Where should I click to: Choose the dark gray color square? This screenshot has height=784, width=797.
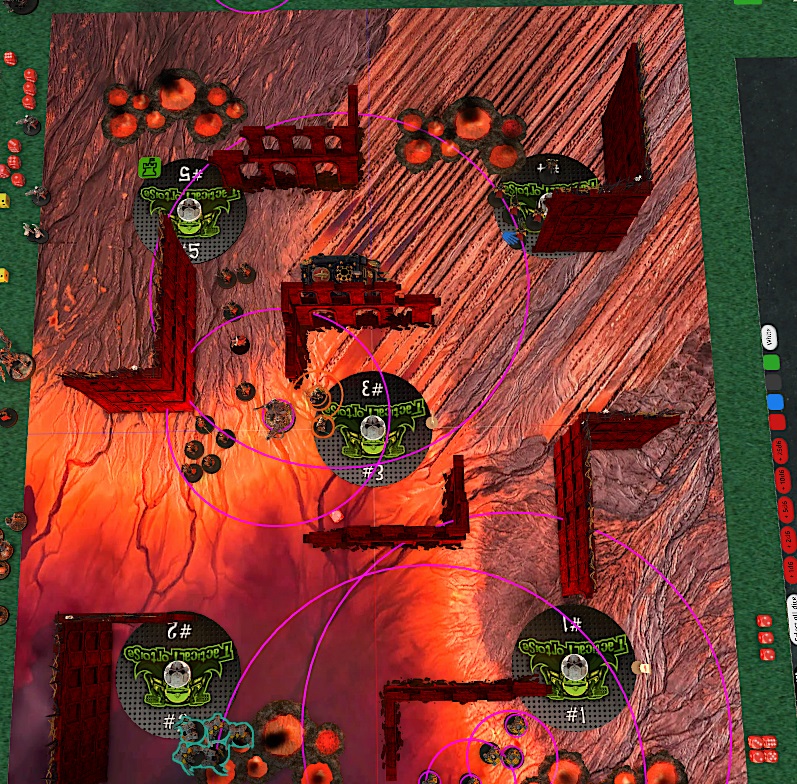point(773,381)
